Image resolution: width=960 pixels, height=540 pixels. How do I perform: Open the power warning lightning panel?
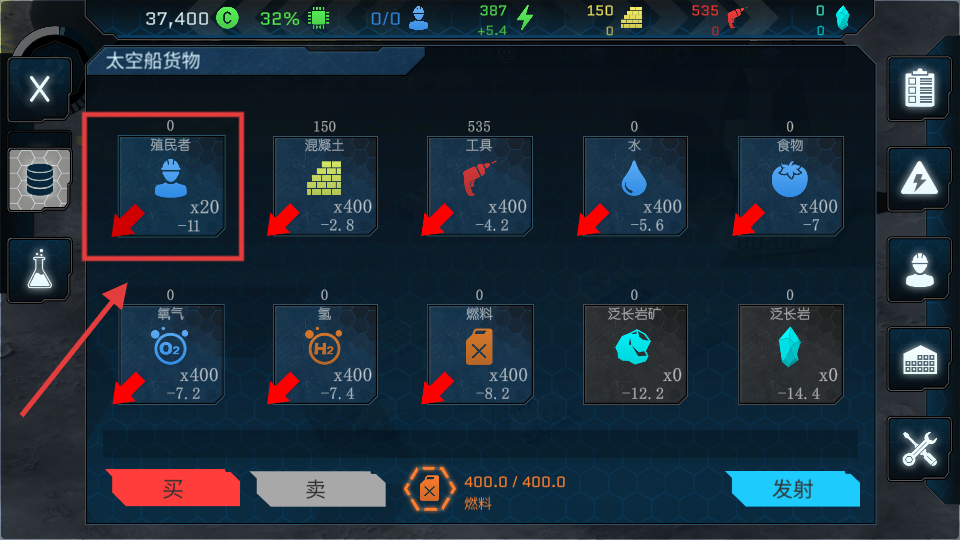pos(918,179)
